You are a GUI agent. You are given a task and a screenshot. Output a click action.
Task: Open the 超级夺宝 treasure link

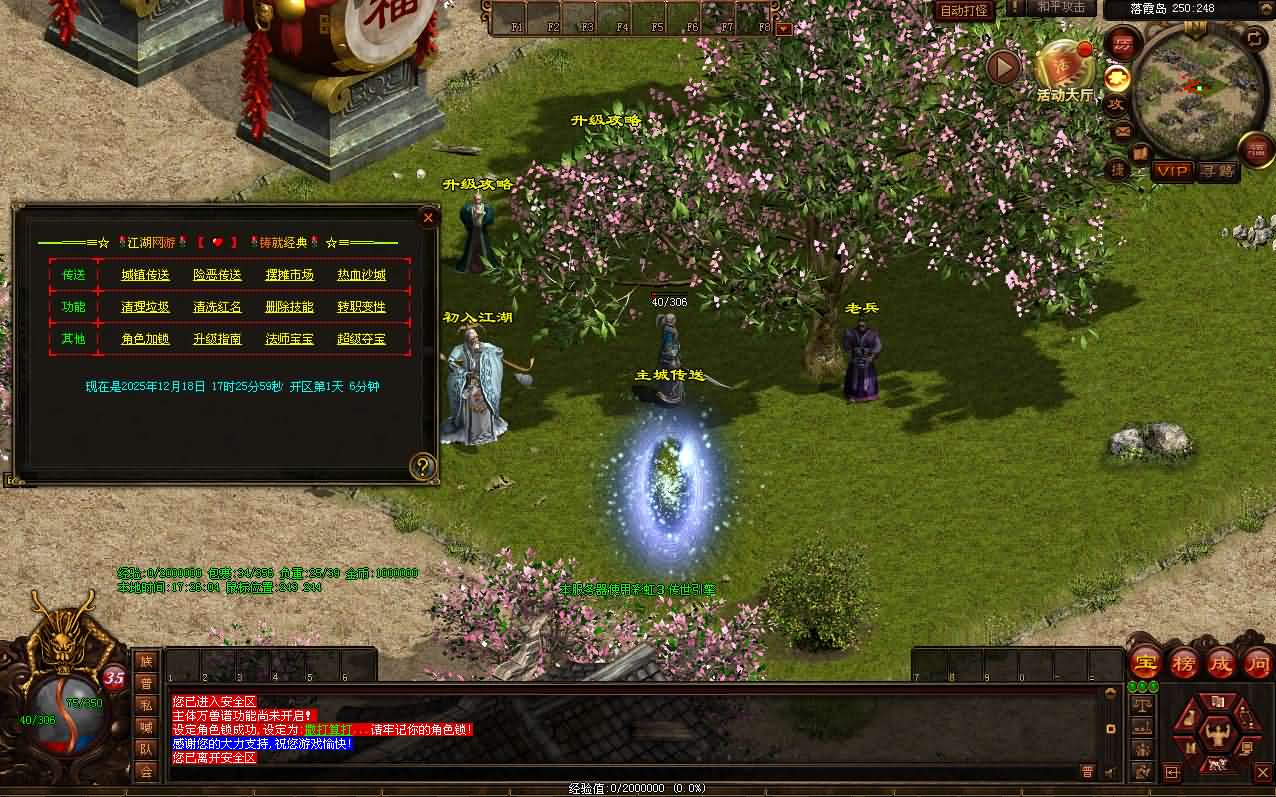[361, 339]
